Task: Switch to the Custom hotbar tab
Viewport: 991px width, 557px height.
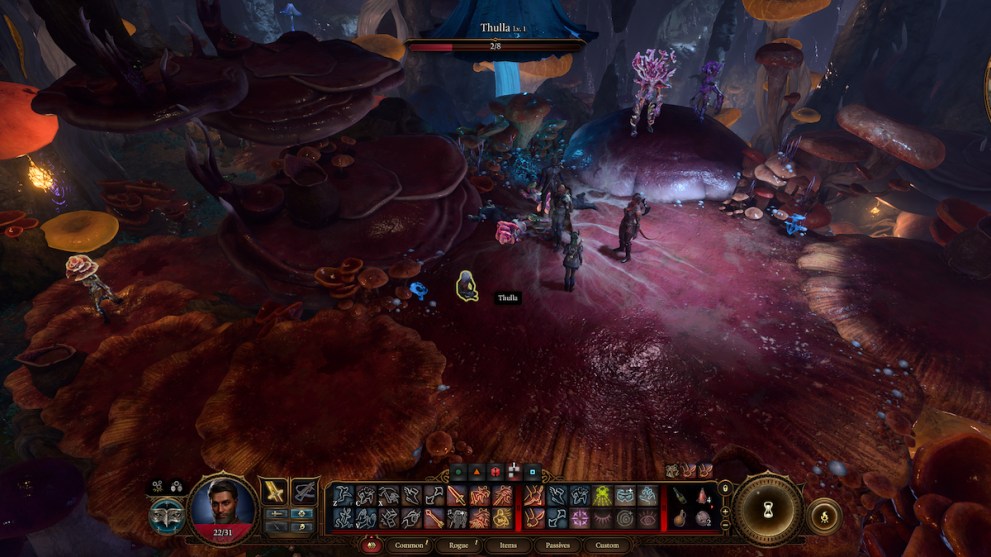Action: (607, 546)
